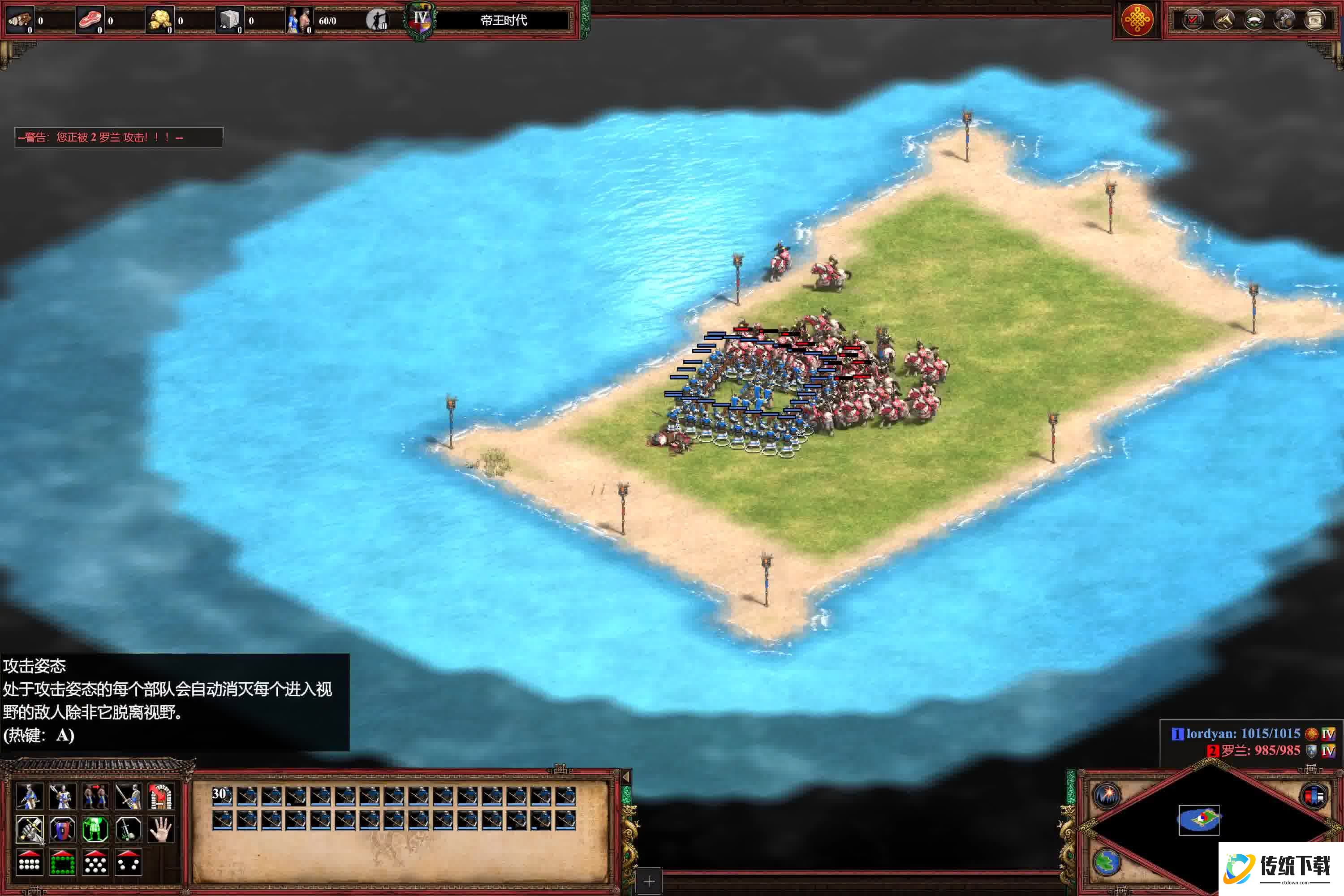Choose the green stand ground stance

pos(95,829)
